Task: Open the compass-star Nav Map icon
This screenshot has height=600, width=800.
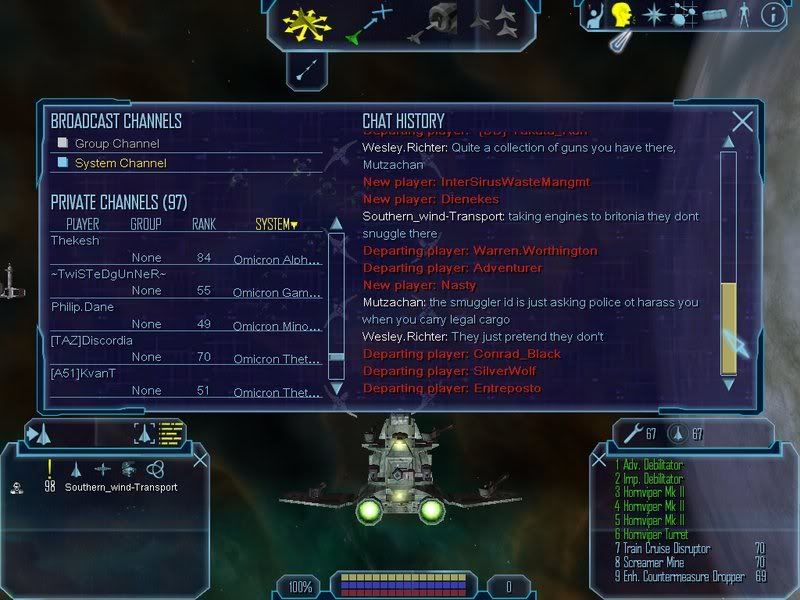Action: (x=653, y=15)
